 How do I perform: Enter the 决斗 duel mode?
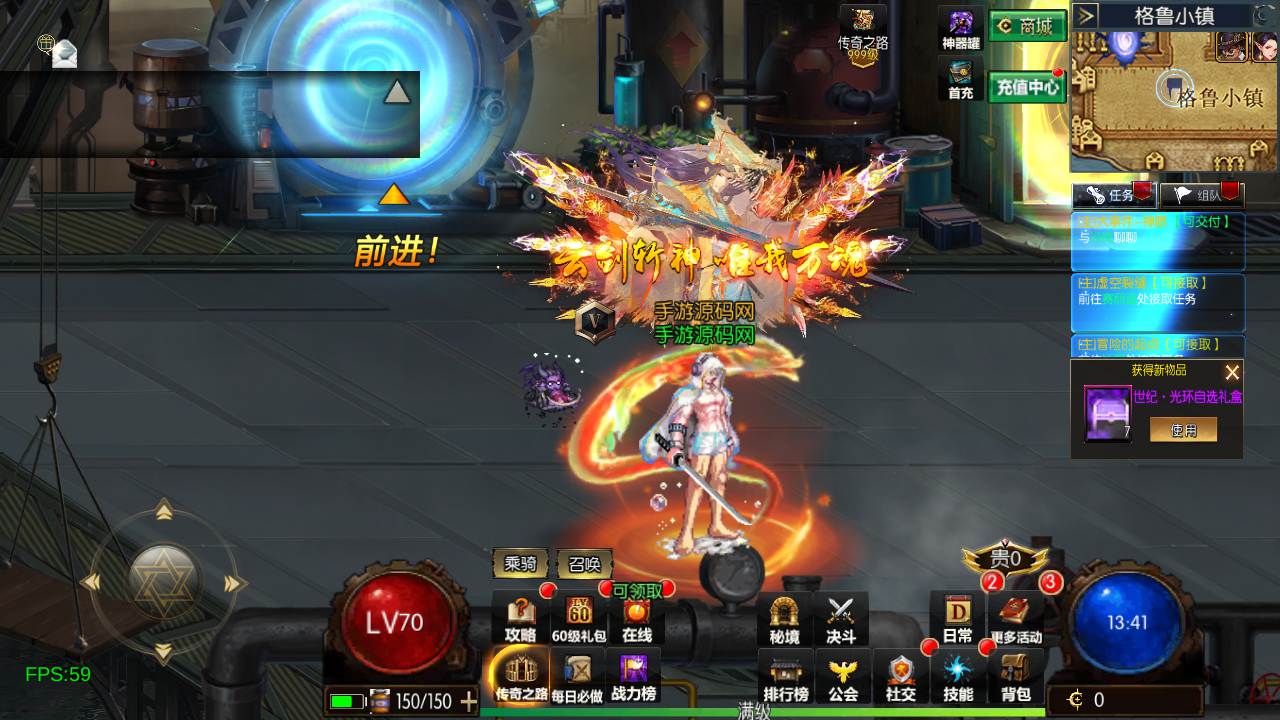[x=841, y=619]
